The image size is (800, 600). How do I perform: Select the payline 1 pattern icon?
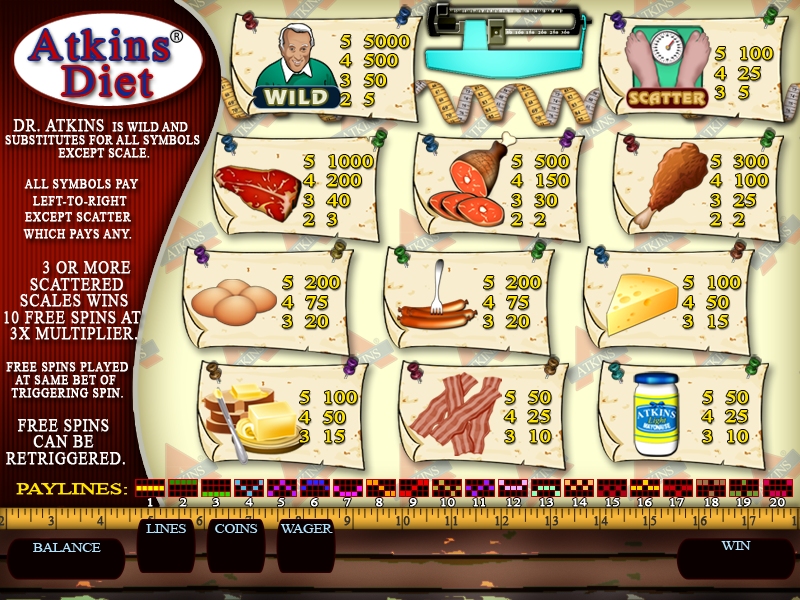tap(149, 488)
